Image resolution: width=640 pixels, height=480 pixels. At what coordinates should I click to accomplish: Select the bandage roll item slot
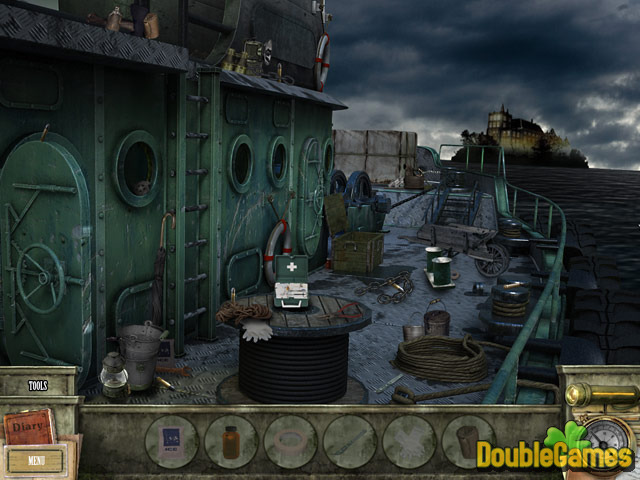coord(468,441)
